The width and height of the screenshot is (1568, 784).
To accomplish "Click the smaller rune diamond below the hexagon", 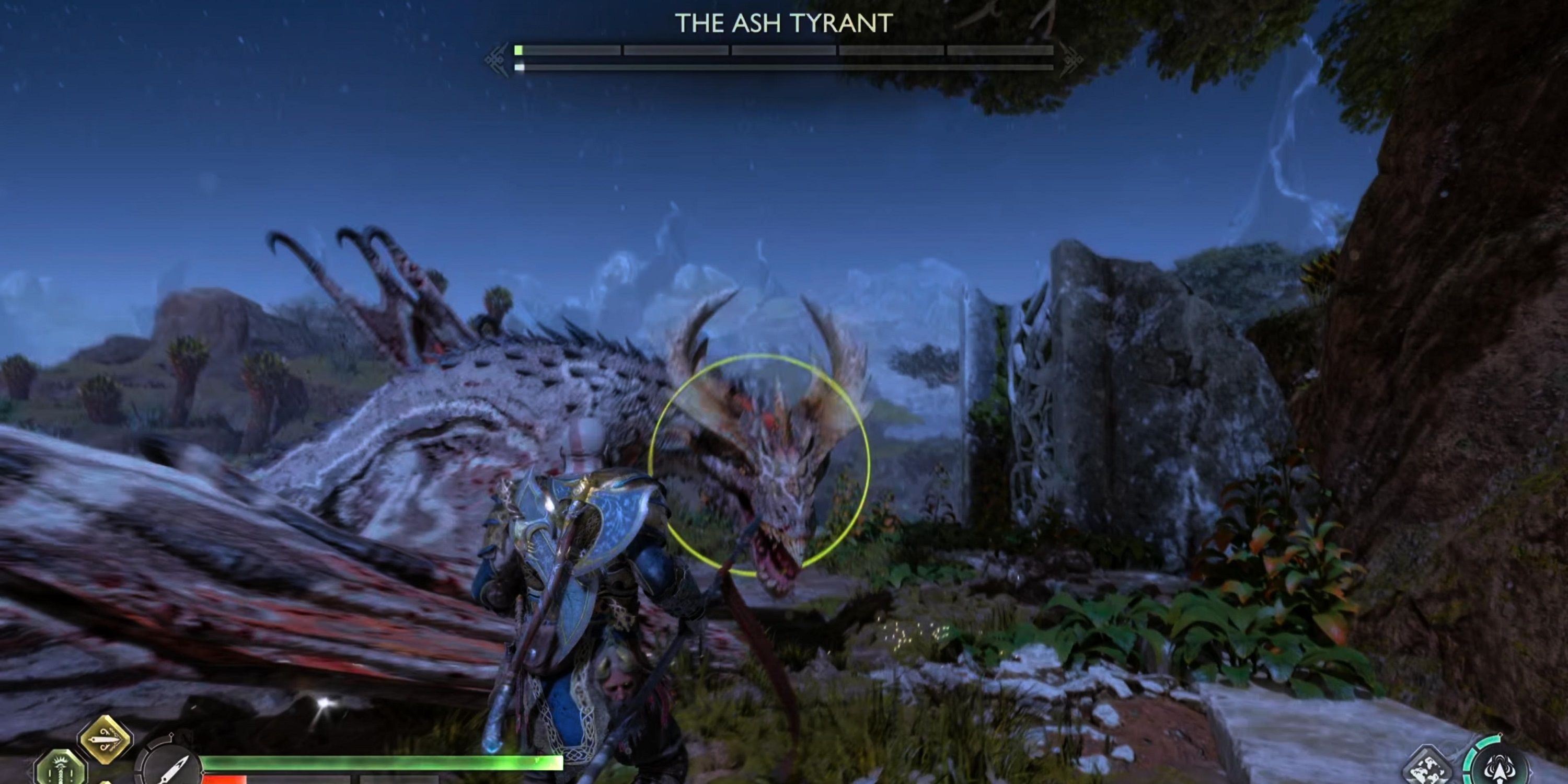I will (106, 781).
